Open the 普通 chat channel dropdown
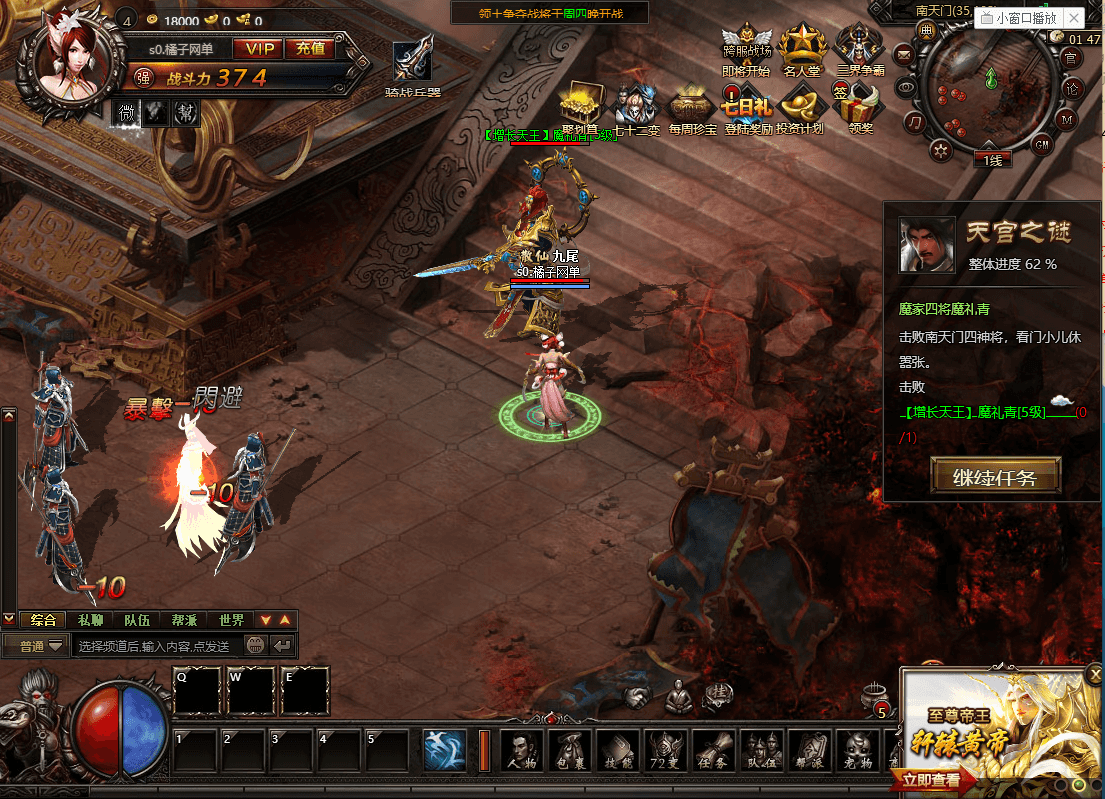 point(36,647)
